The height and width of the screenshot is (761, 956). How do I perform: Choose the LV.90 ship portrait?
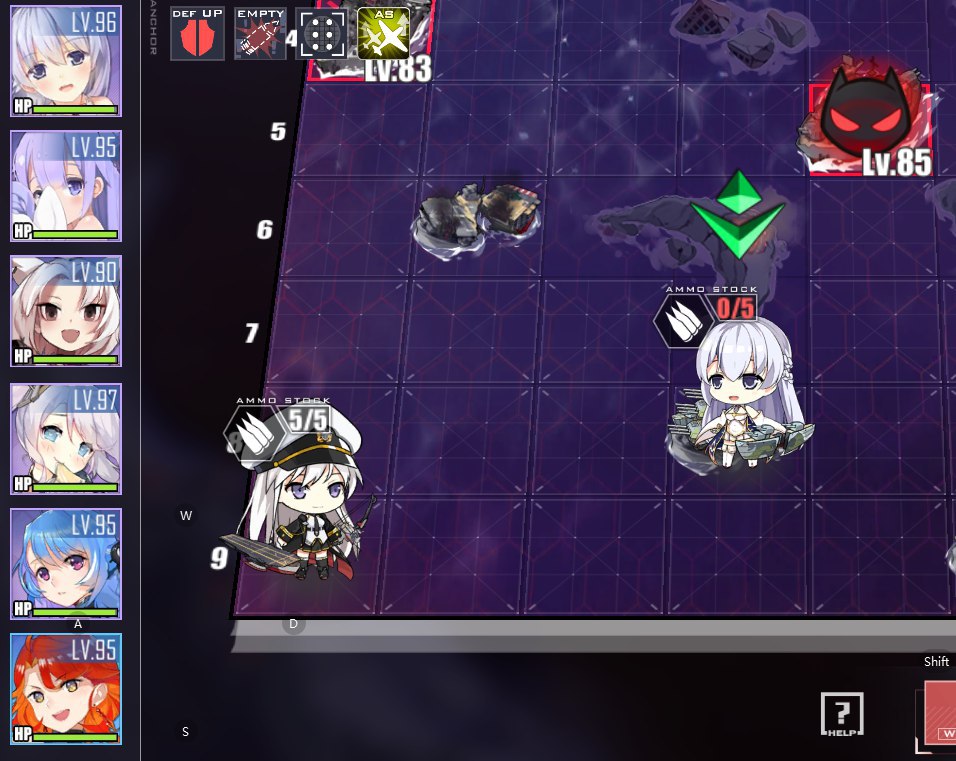point(66,312)
